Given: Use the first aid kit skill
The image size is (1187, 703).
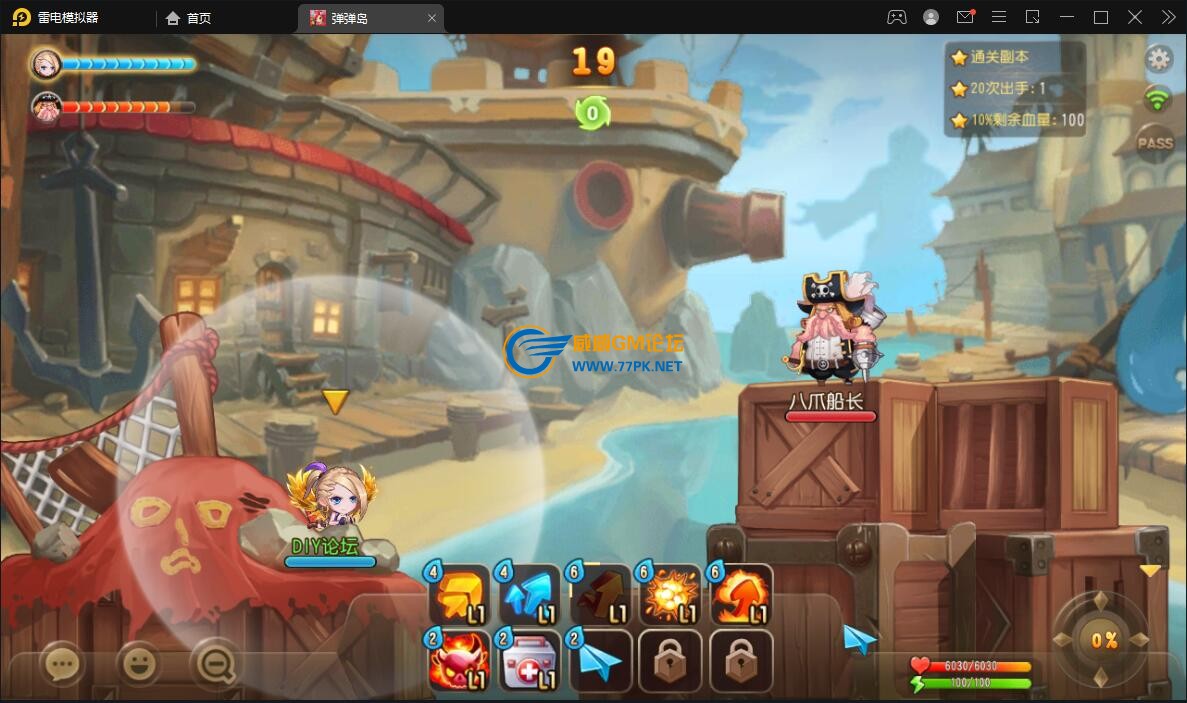Looking at the screenshot, I should click(530, 661).
